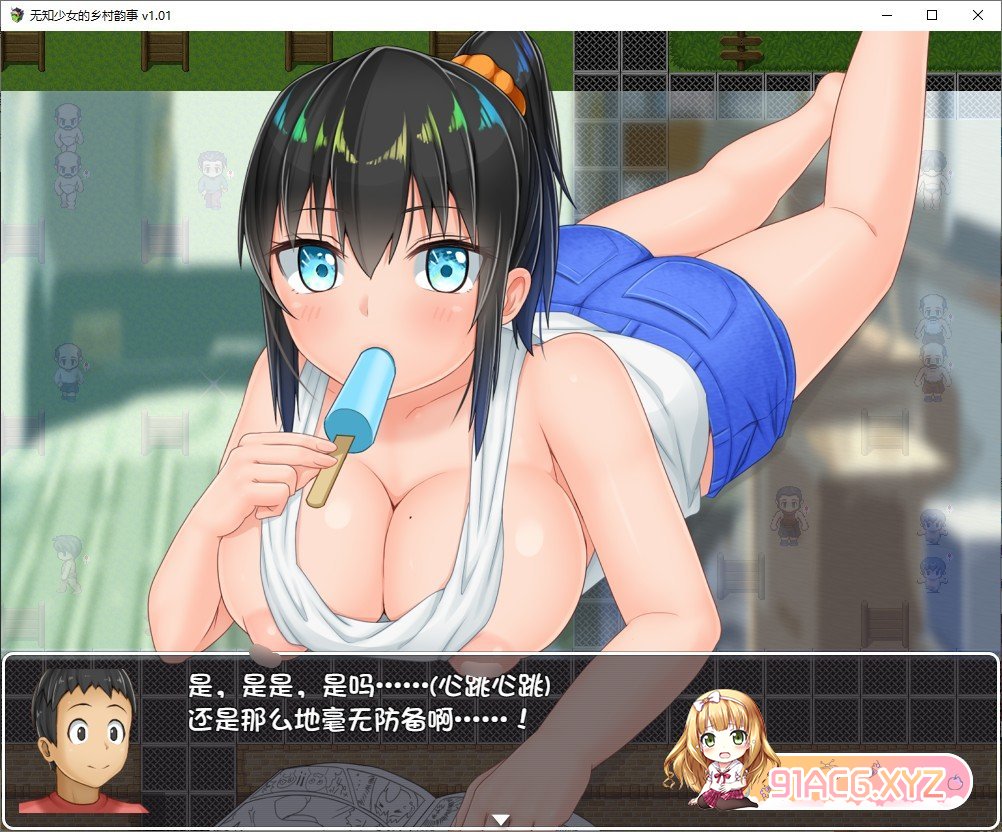Minimize the game window
Image resolution: width=1002 pixels, height=832 pixels.
pyautogui.click(x=885, y=15)
